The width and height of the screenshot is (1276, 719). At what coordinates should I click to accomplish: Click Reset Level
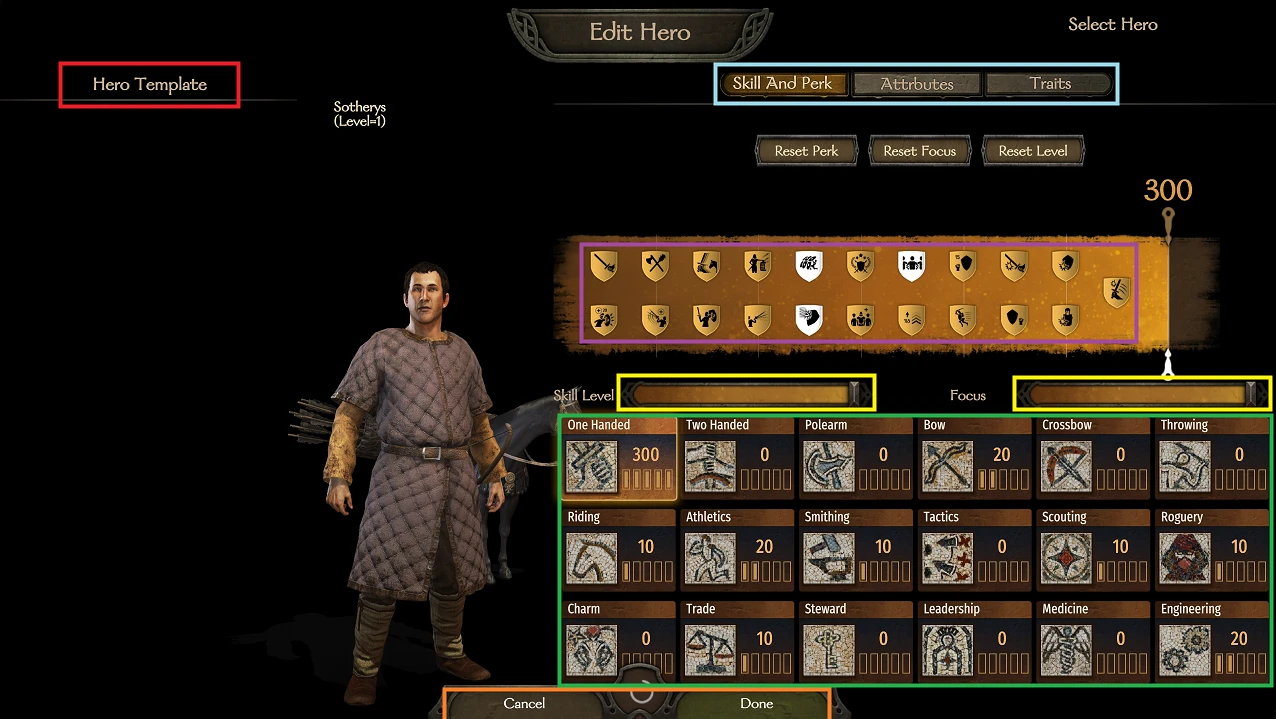[x=1033, y=151]
